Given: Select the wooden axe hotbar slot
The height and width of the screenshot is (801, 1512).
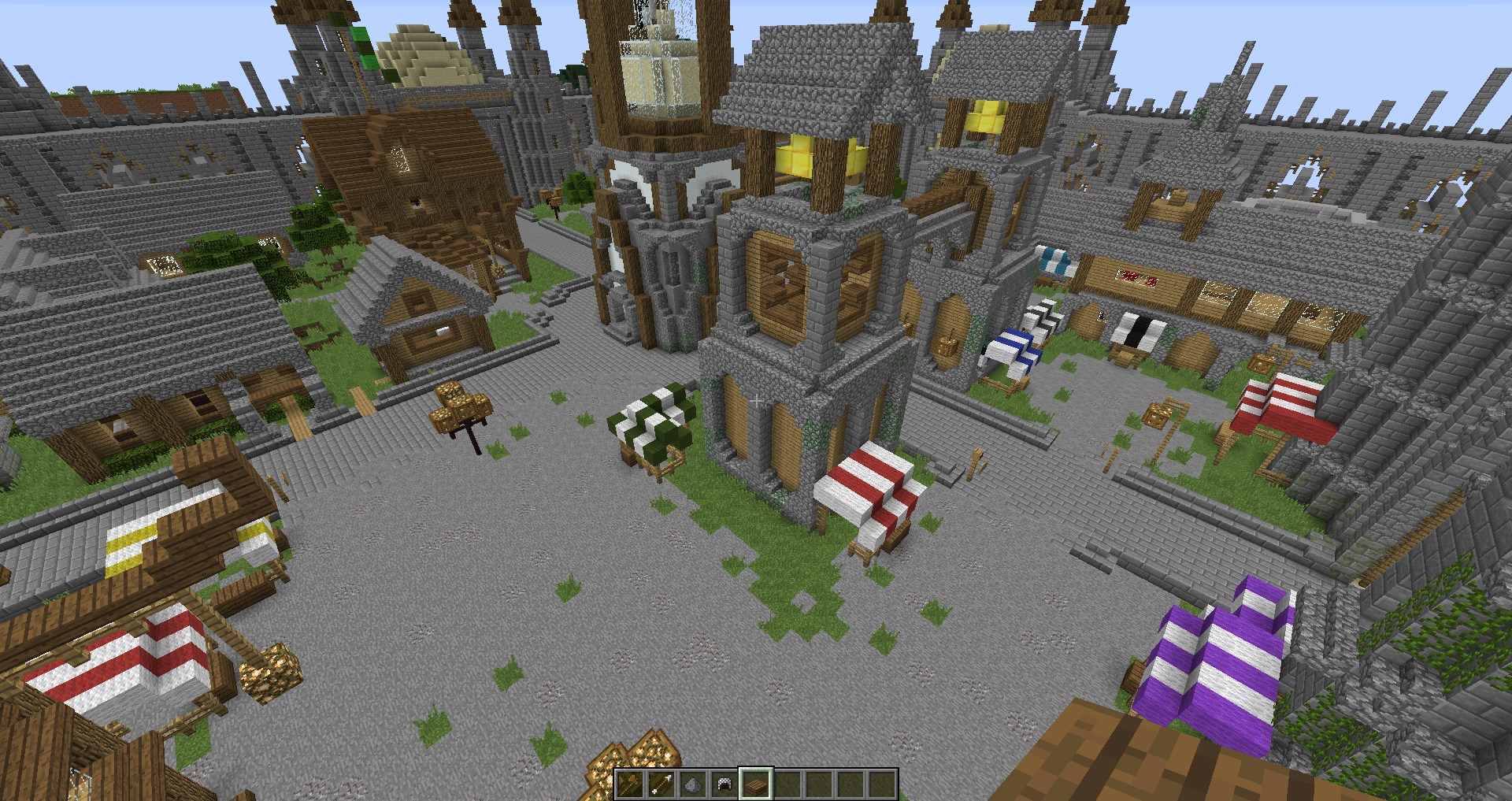Looking at the screenshot, I should (629, 784).
